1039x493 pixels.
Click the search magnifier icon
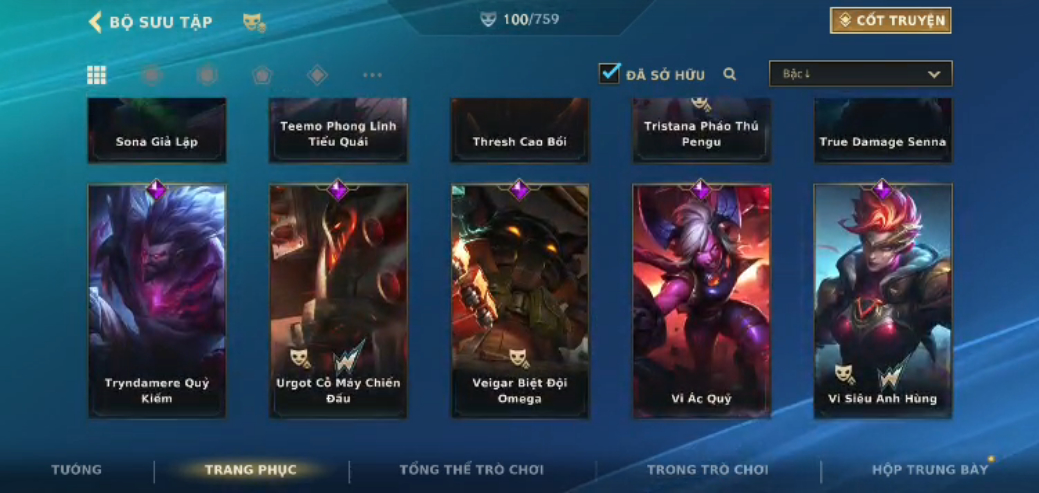tap(730, 74)
